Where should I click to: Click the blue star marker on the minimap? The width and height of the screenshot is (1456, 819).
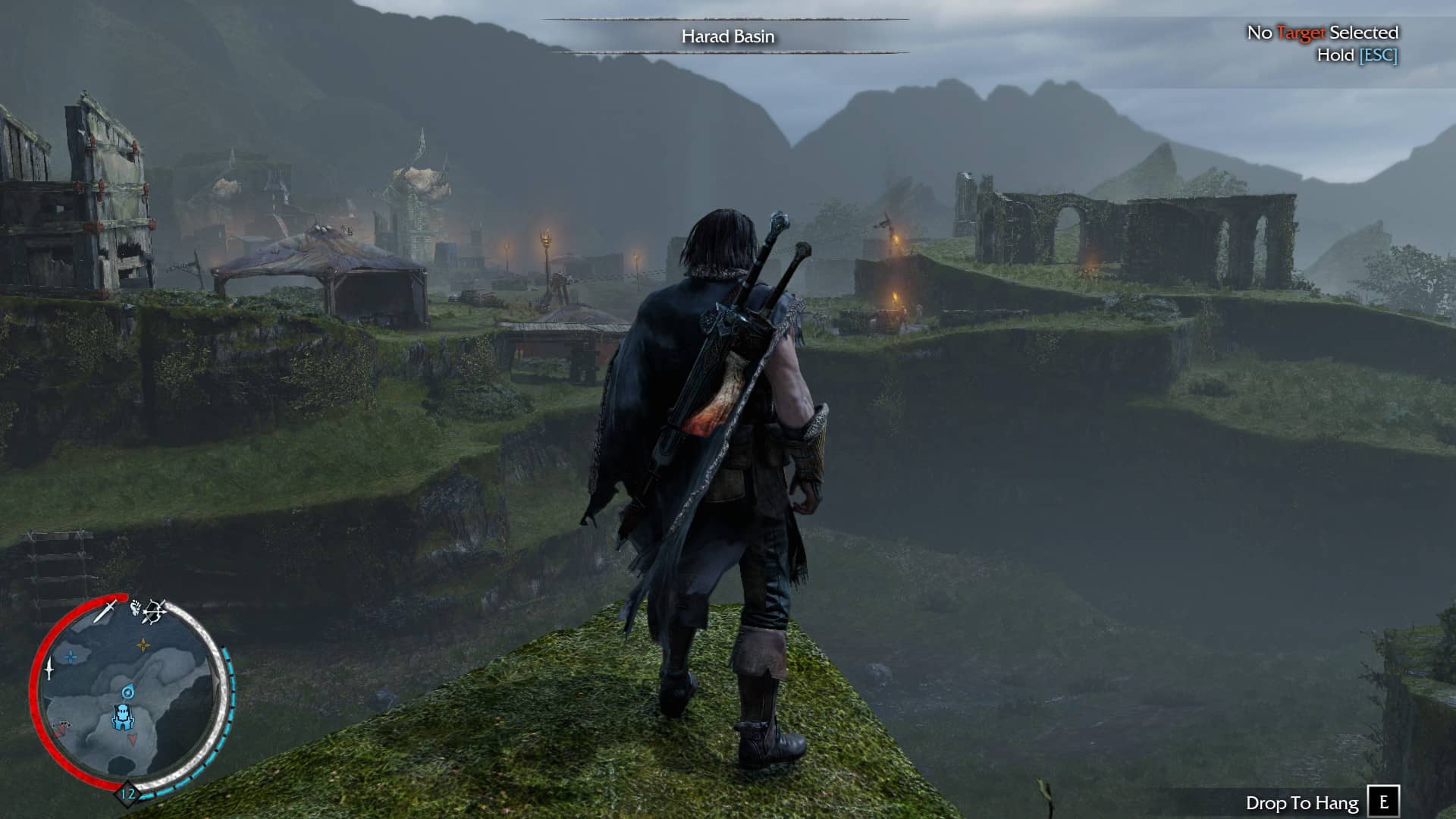click(71, 657)
